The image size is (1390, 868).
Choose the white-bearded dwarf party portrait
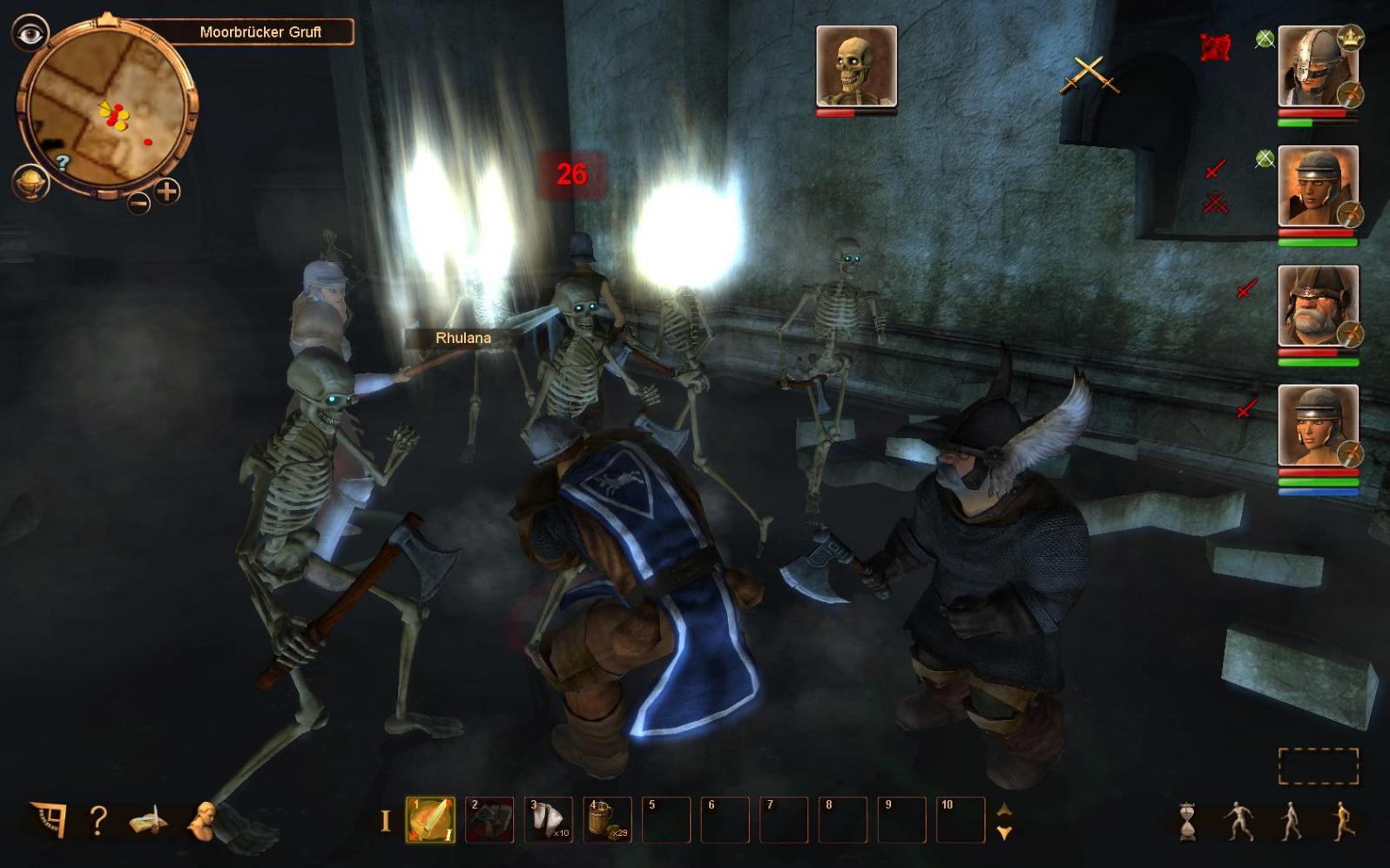1318,306
